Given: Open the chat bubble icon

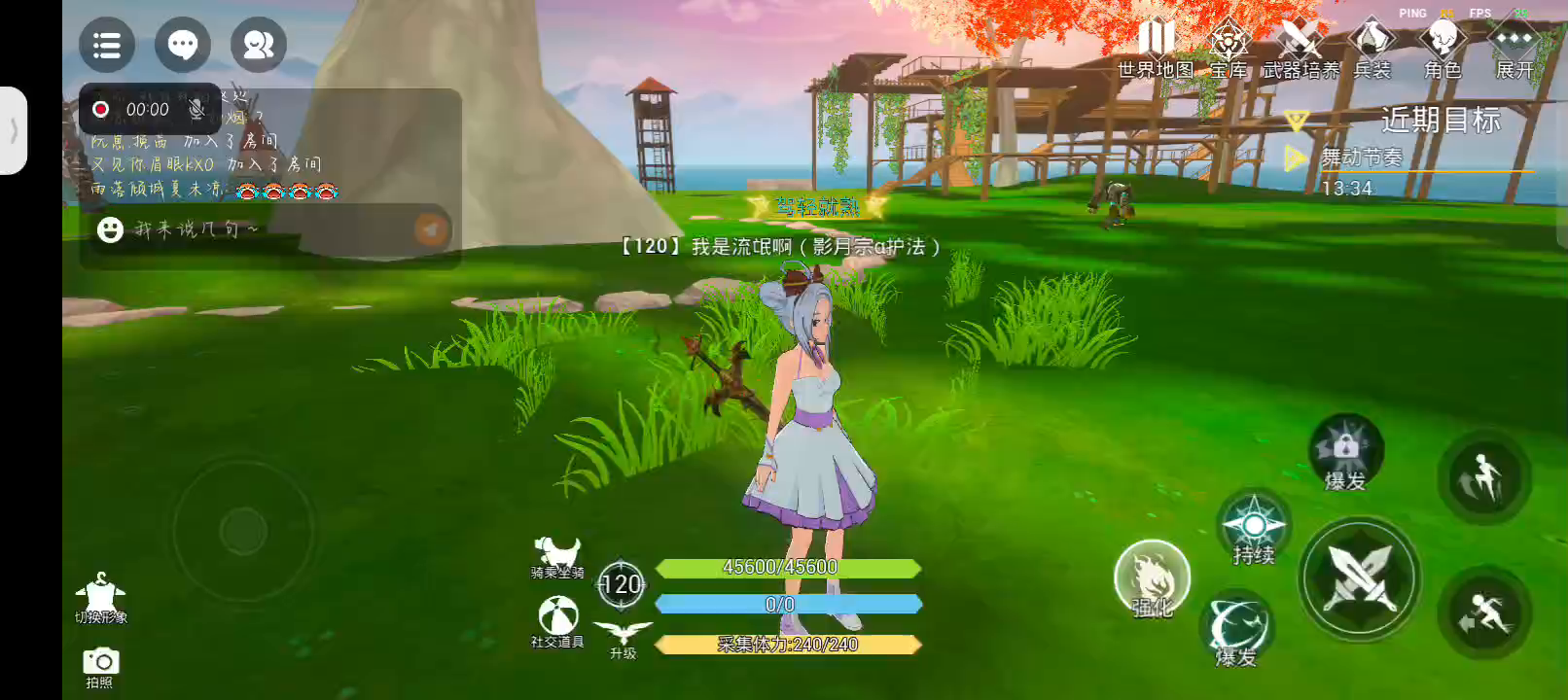Looking at the screenshot, I should (x=183, y=45).
